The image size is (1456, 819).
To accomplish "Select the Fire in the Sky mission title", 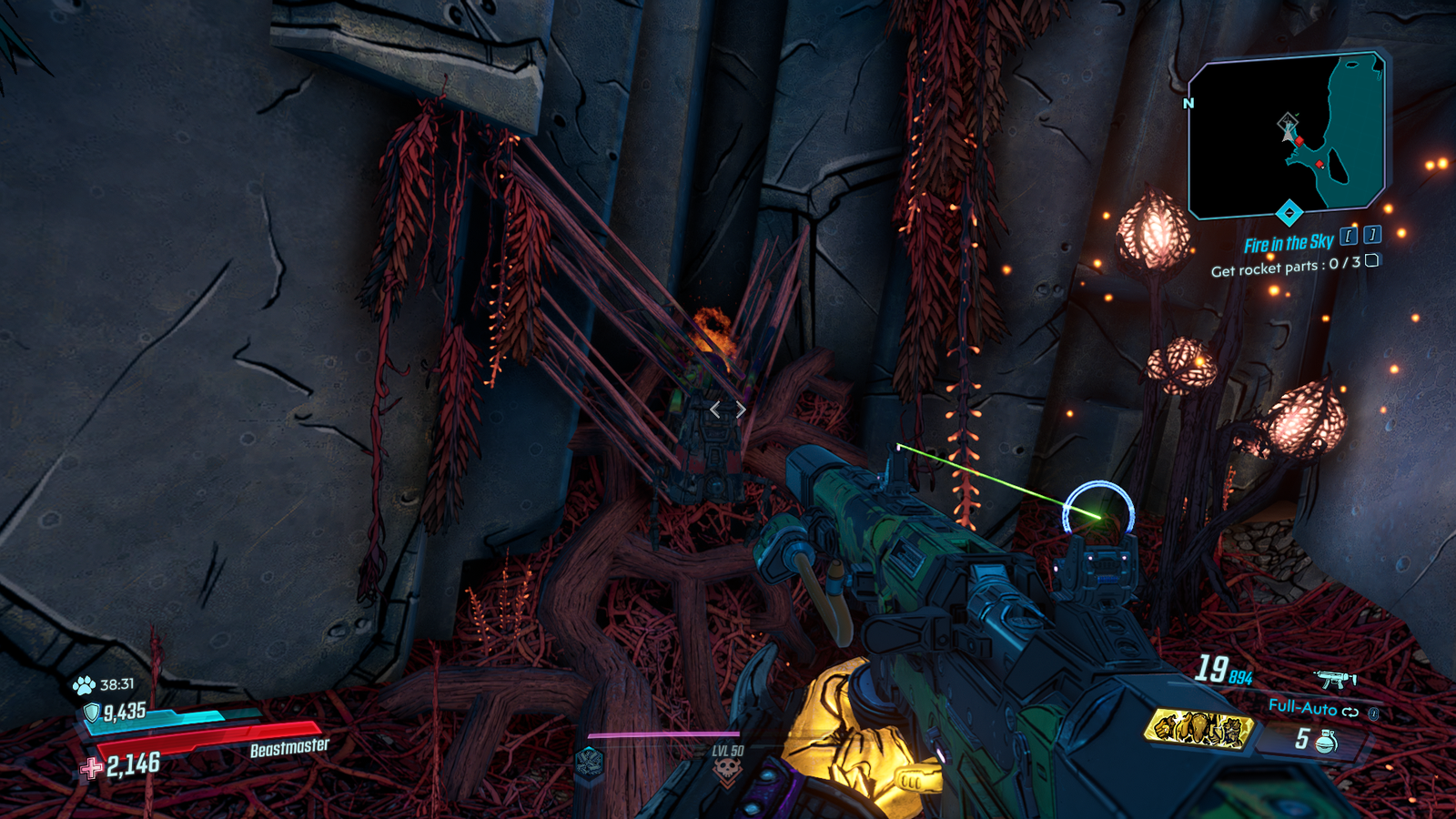I will click(x=1289, y=242).
